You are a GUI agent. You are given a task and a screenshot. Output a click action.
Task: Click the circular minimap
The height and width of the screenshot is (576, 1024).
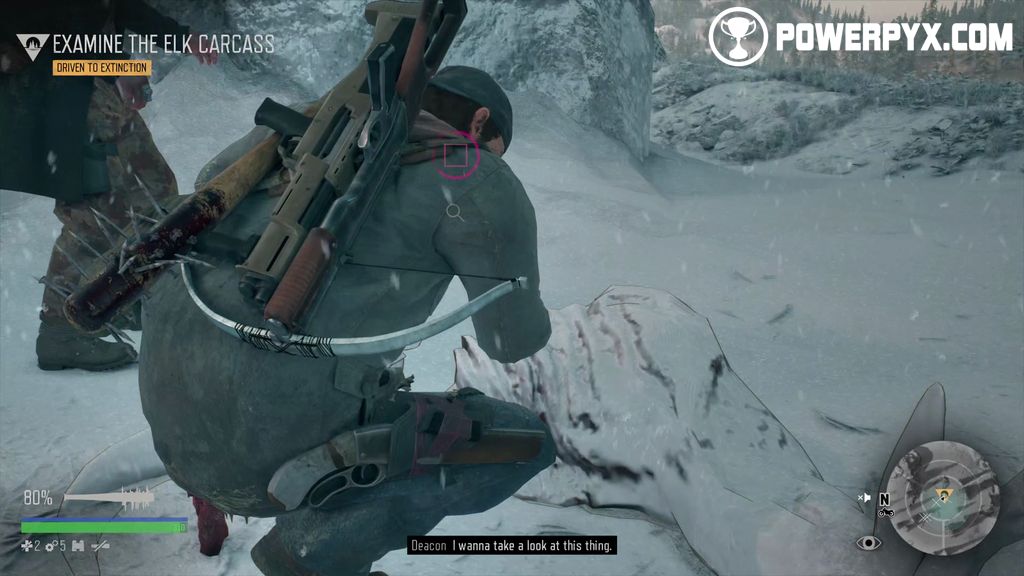tap(942, 497)
